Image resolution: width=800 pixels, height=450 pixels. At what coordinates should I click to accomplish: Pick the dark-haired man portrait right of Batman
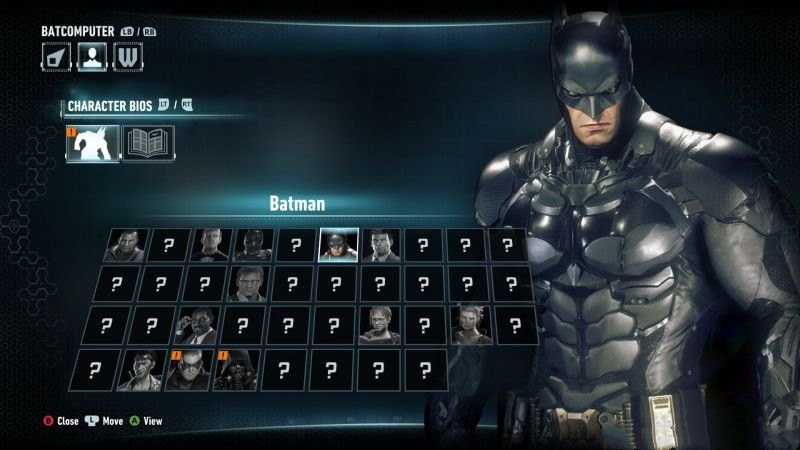pyautogui.click(x=381, y=245)
